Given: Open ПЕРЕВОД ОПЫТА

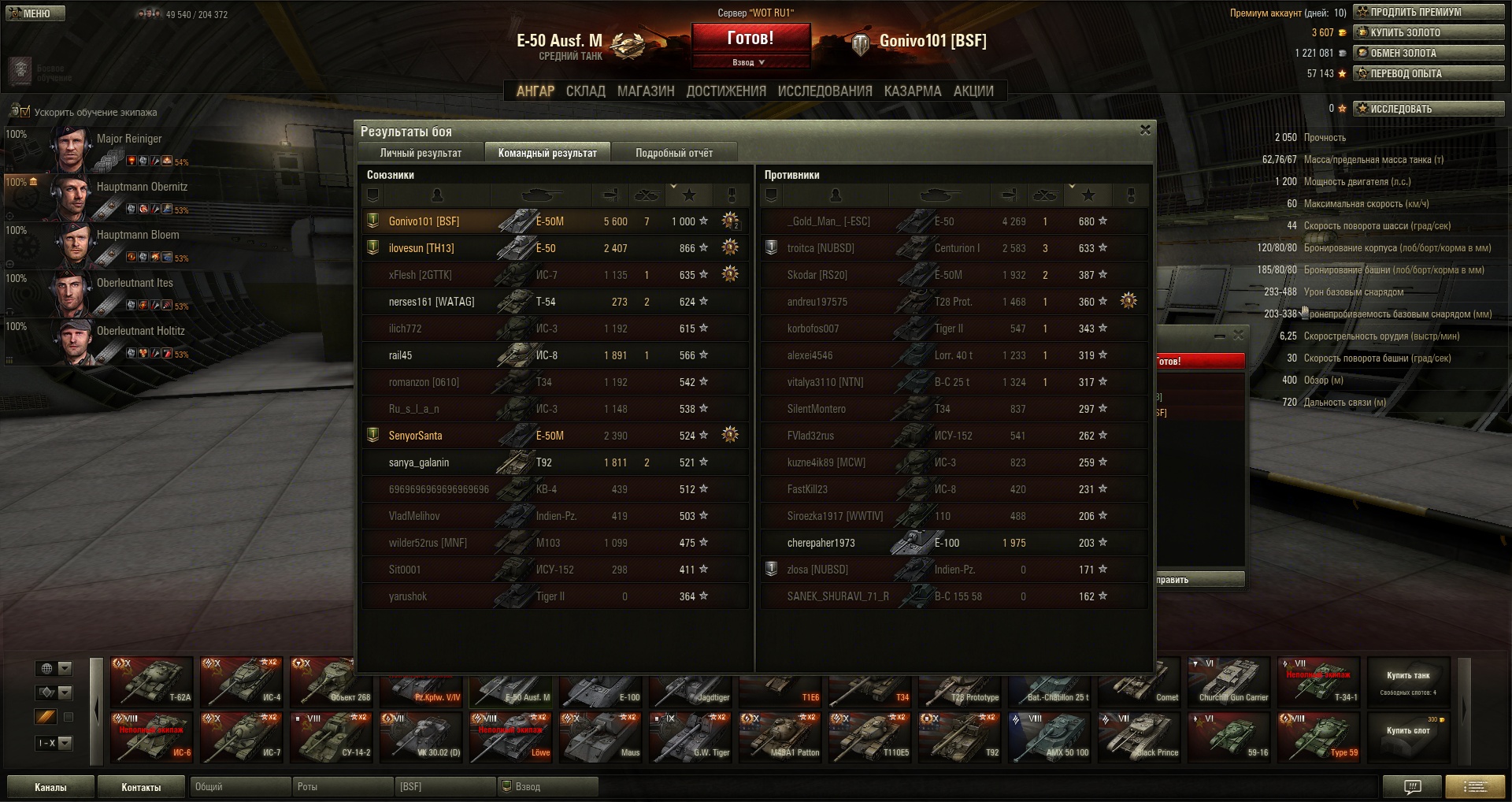Looking at the screenshot, I should (1429, 73).
